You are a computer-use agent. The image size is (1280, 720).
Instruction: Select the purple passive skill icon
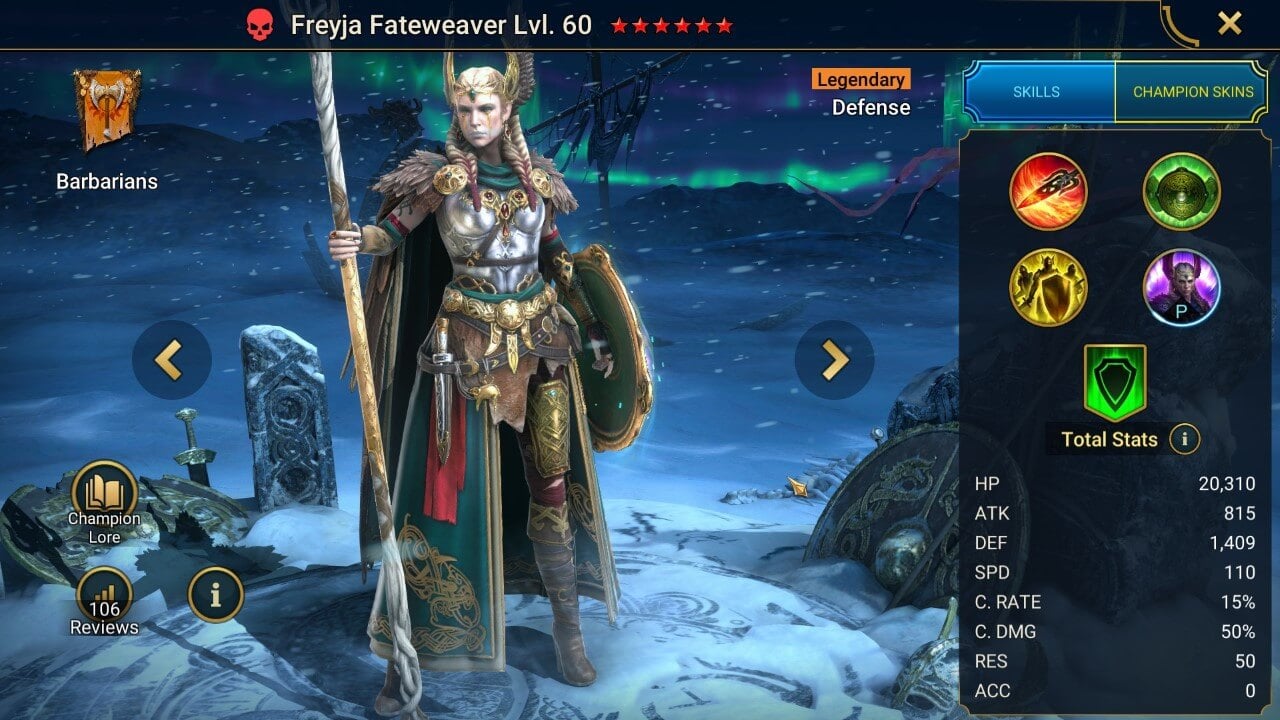tap(1181, 287)
